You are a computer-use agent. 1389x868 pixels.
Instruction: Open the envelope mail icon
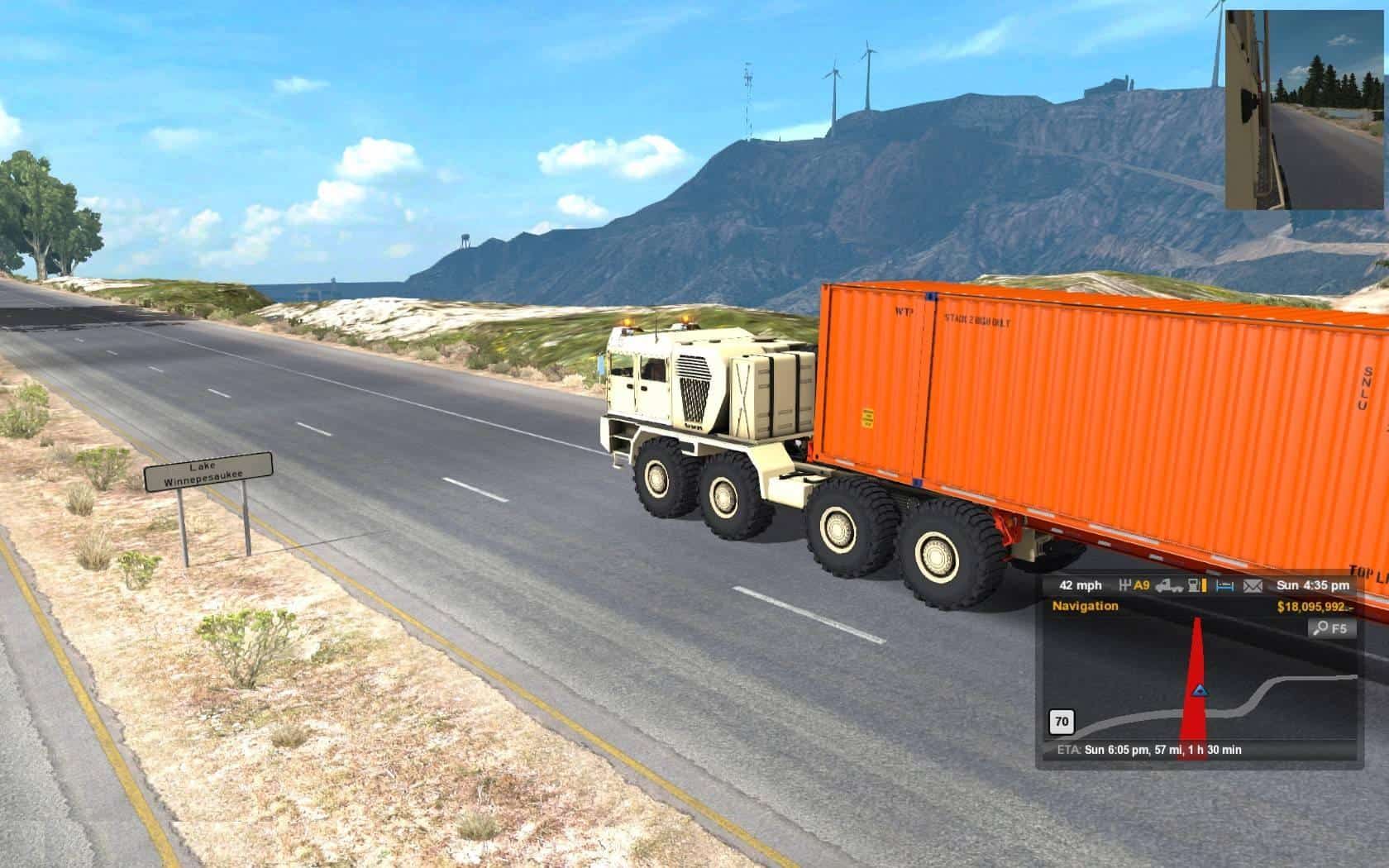tap(1253, 586)
